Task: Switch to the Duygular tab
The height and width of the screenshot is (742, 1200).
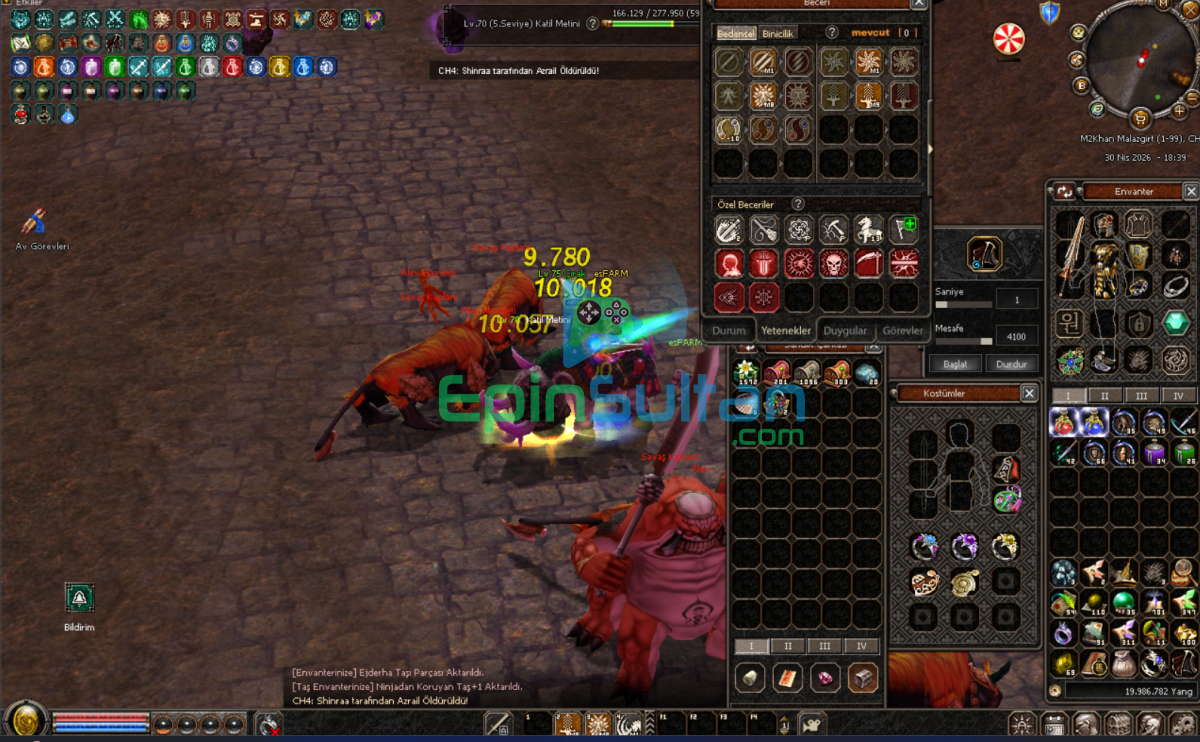Action: point(844,330)
